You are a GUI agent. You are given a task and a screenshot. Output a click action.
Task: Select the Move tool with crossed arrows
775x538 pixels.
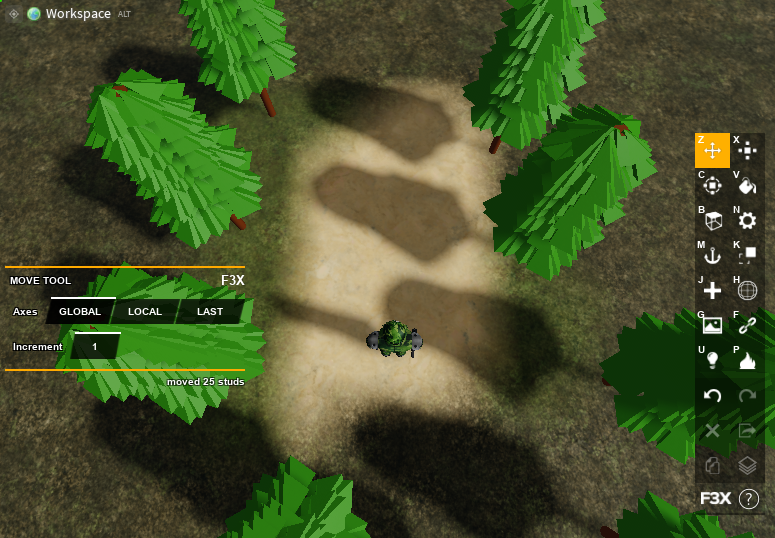click(712, 151)
